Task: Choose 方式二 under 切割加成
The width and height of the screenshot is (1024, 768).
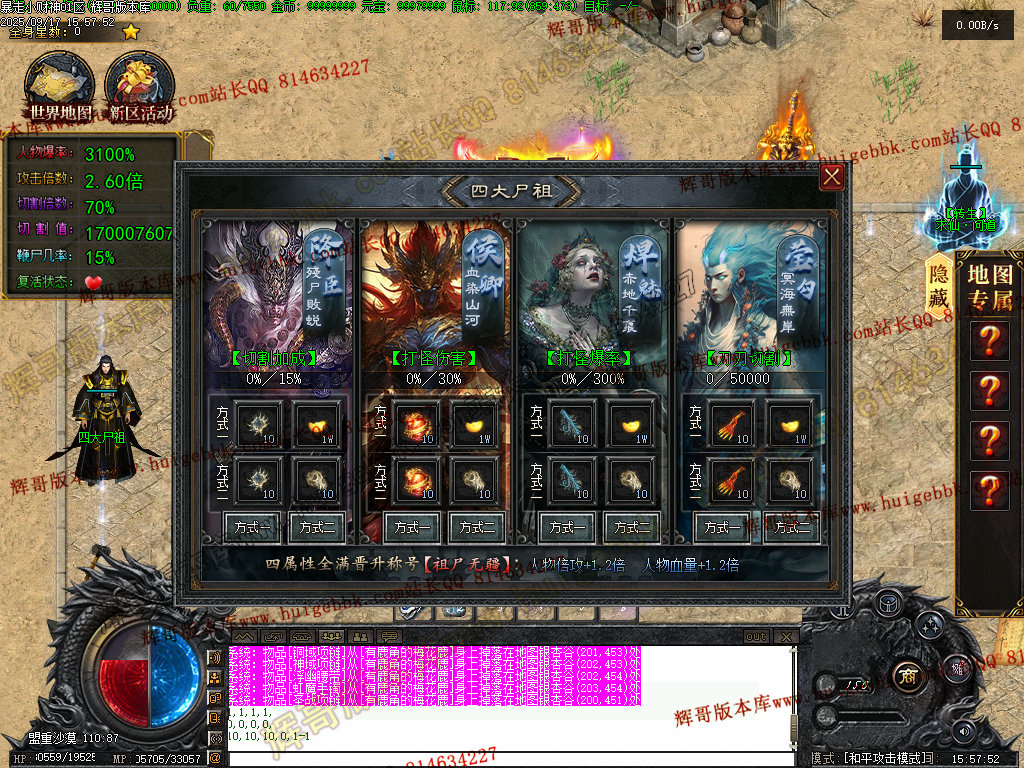Action: (317, 527)
